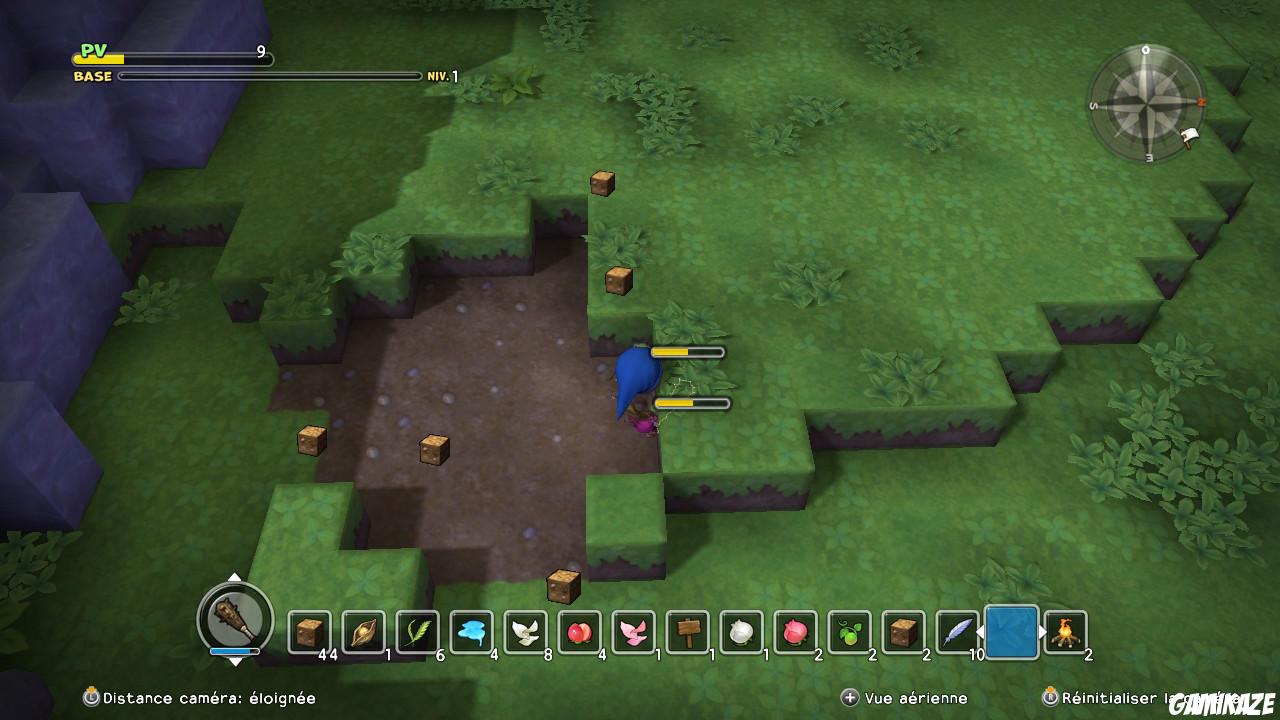Select the wooden sign item

pos(690,633)
